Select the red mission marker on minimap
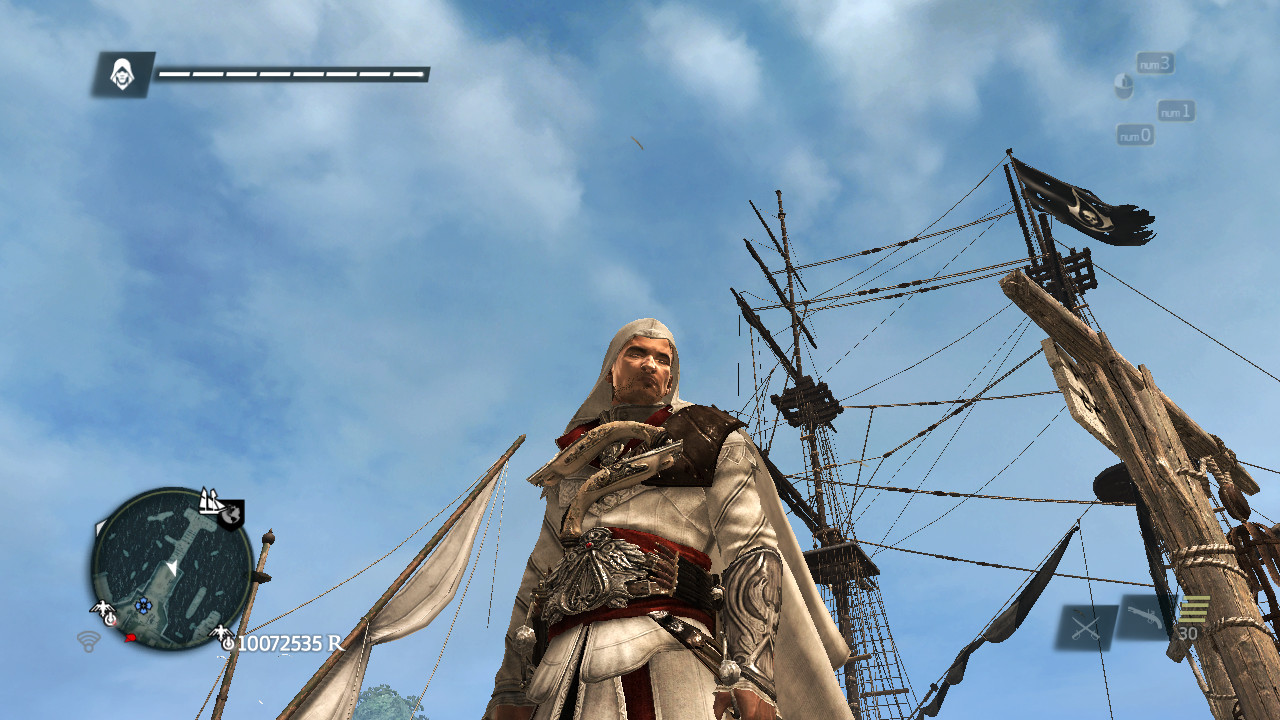This screenshot has width=1280, height=720. (x=129, y=638)
